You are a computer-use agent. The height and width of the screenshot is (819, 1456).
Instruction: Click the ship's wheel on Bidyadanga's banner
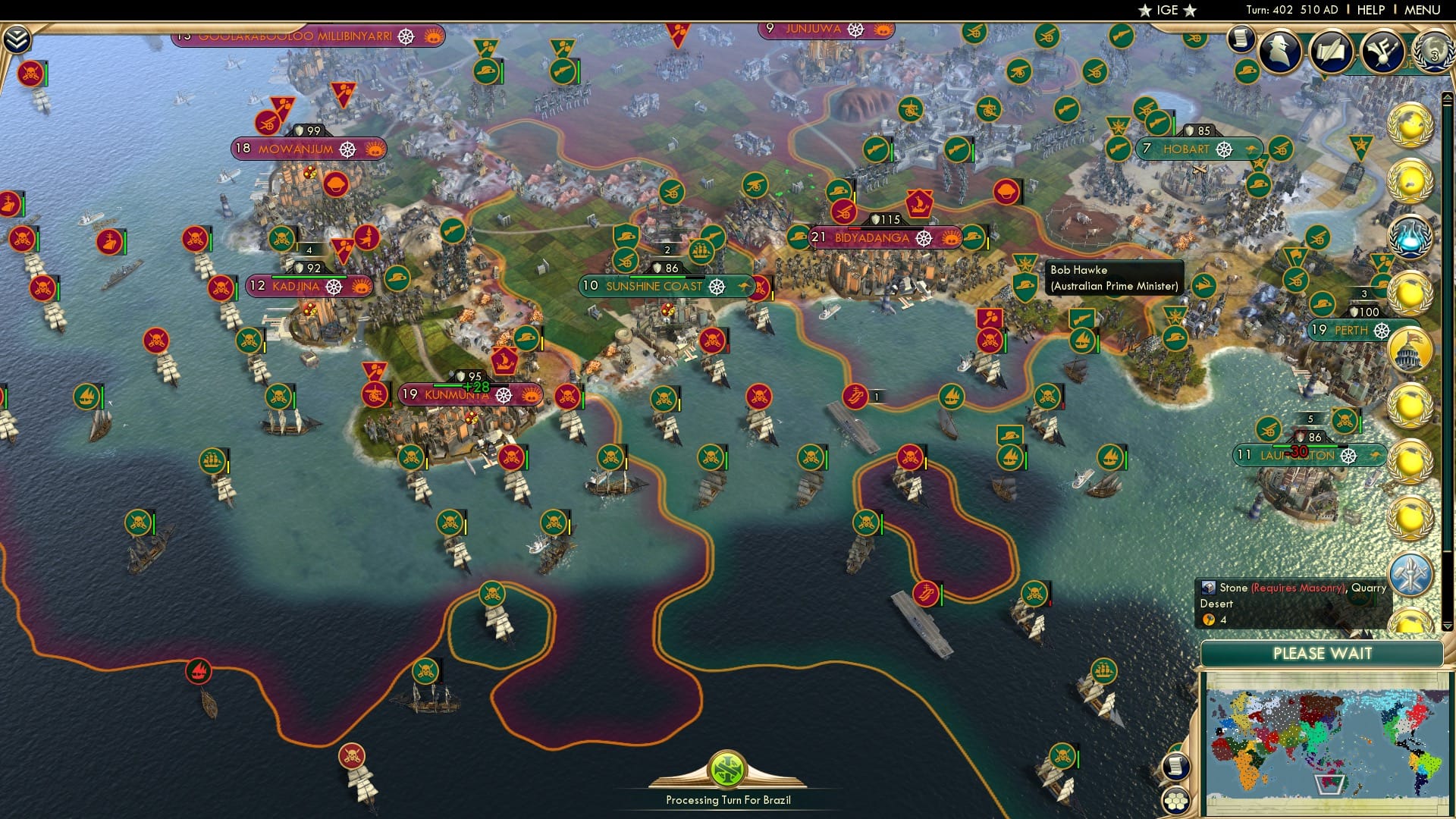(922, 238)
